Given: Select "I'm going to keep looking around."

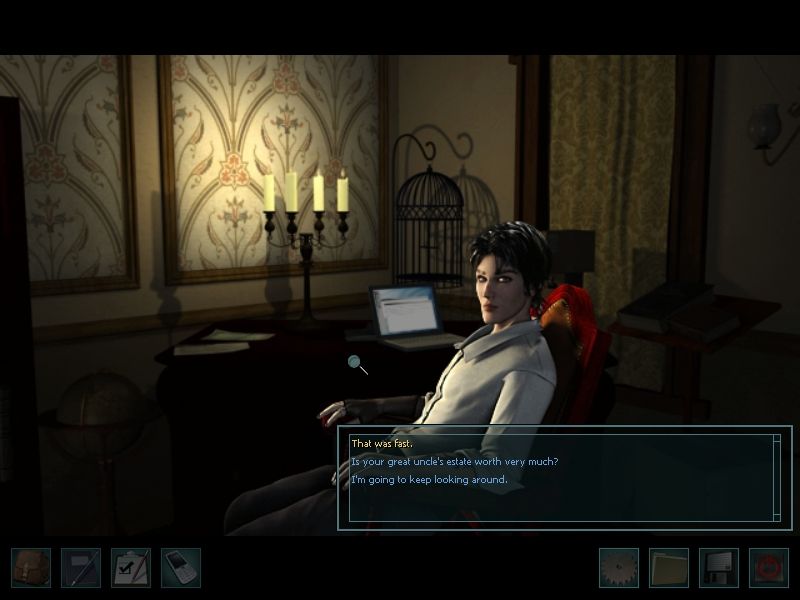Looking at the screenshot, I should click(x=429, y=479).
